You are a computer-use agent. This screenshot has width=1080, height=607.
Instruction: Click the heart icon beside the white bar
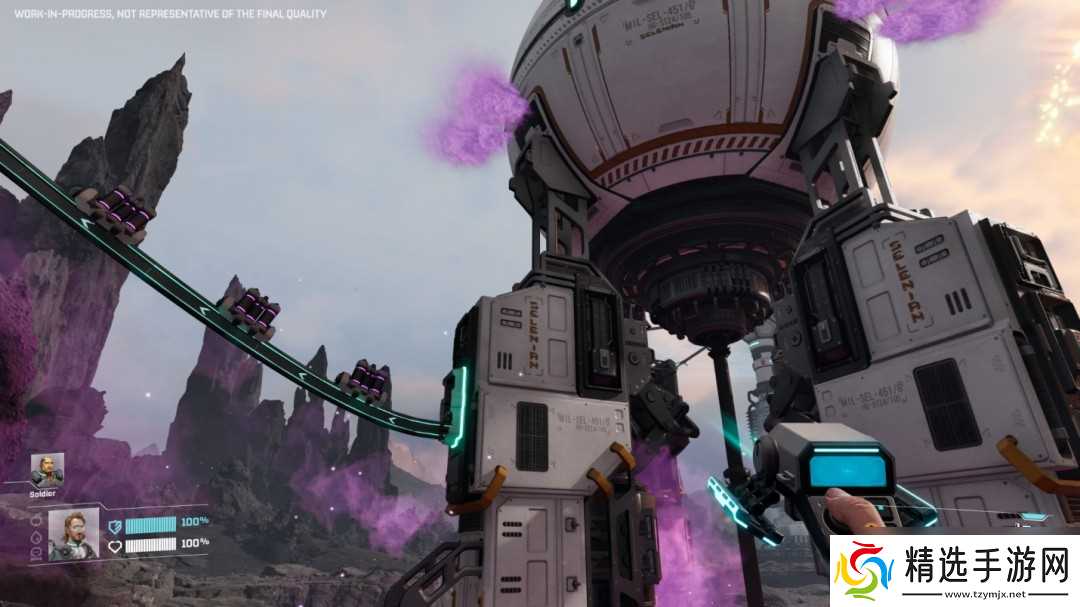pyautogui.click(x=115, y=545)
